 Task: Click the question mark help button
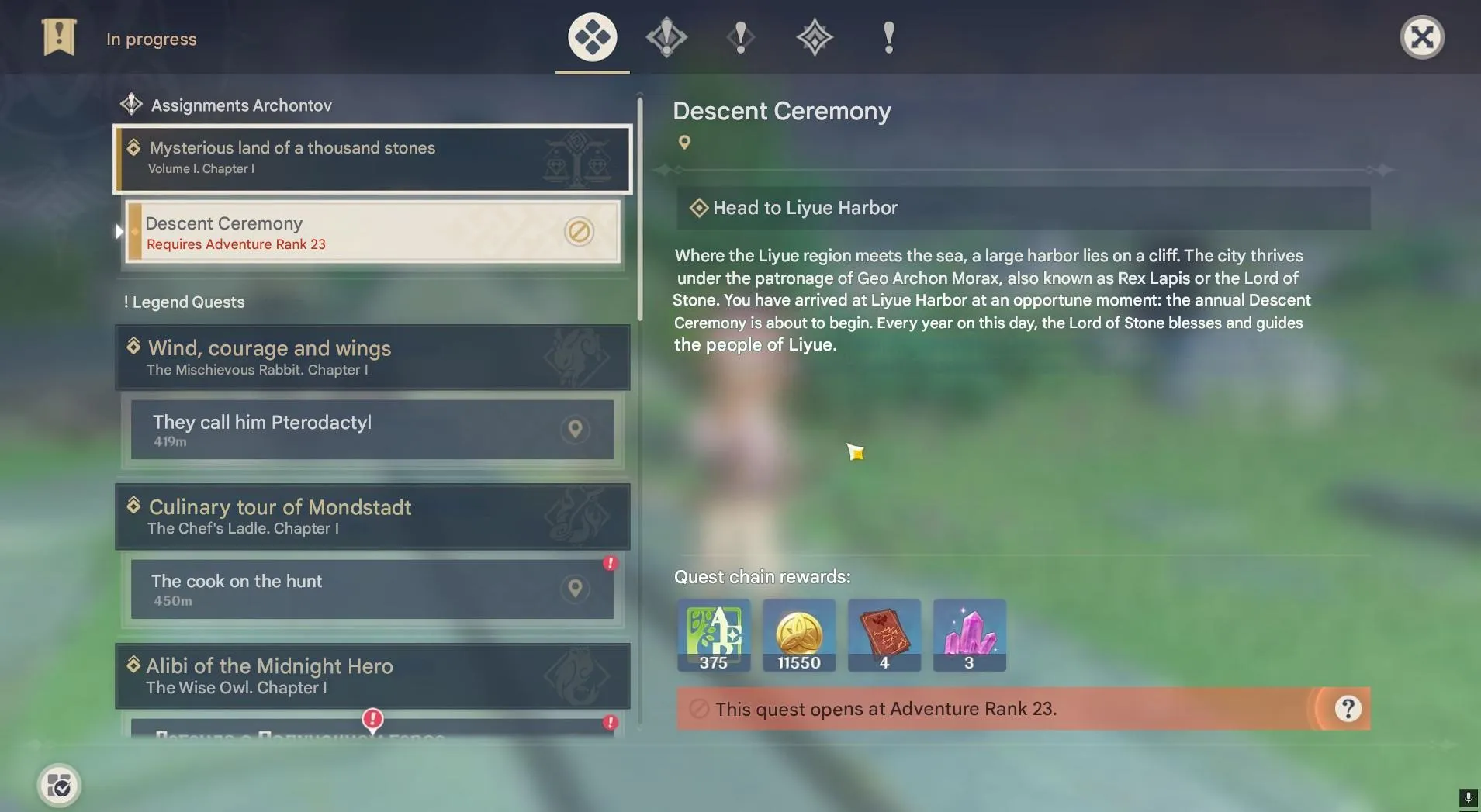[x=1348, y=708]
